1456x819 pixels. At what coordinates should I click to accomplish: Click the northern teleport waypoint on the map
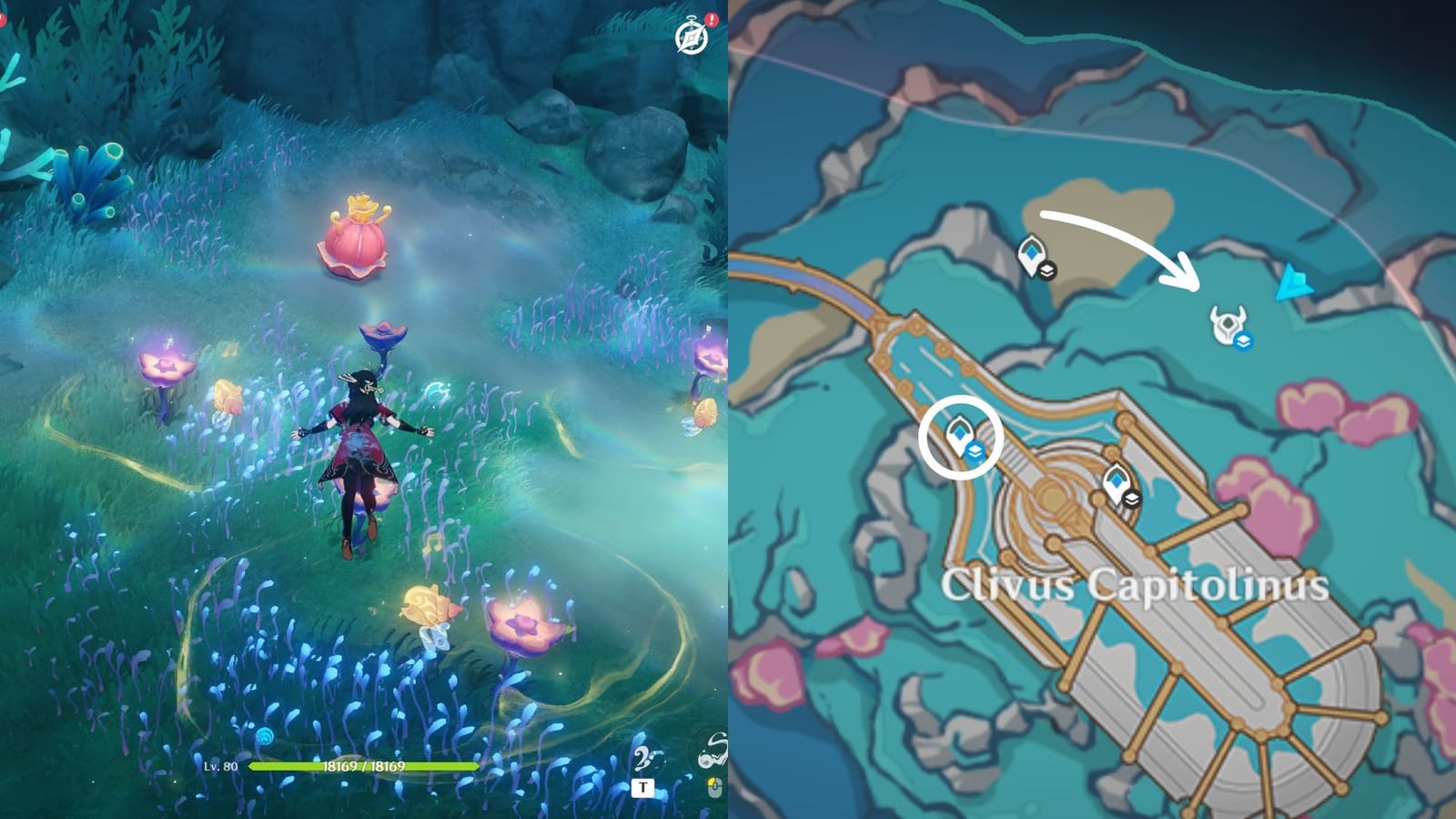(1034, 250)
